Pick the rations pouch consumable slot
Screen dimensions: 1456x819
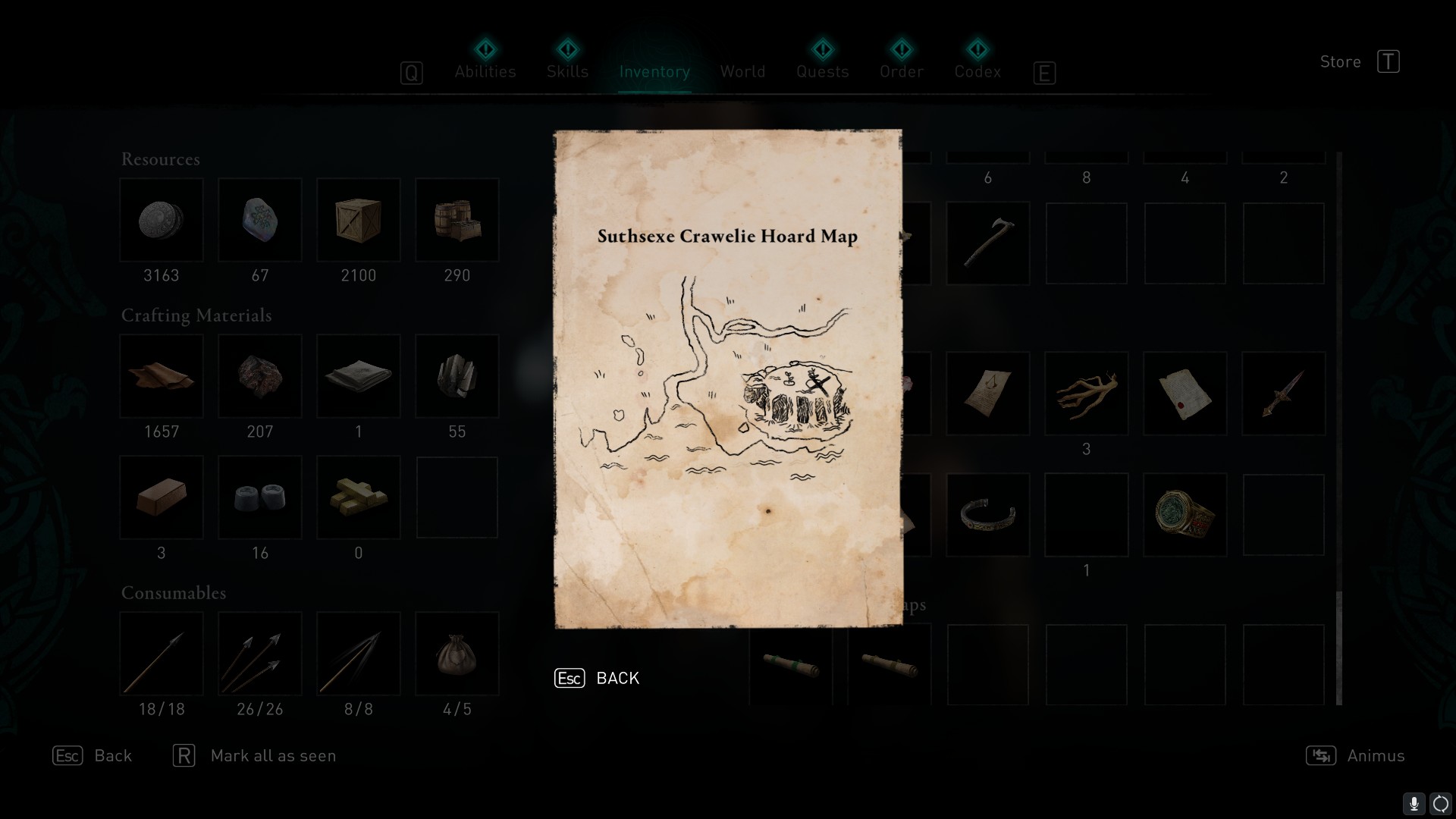pyautogui.click(x=457, y=654)
